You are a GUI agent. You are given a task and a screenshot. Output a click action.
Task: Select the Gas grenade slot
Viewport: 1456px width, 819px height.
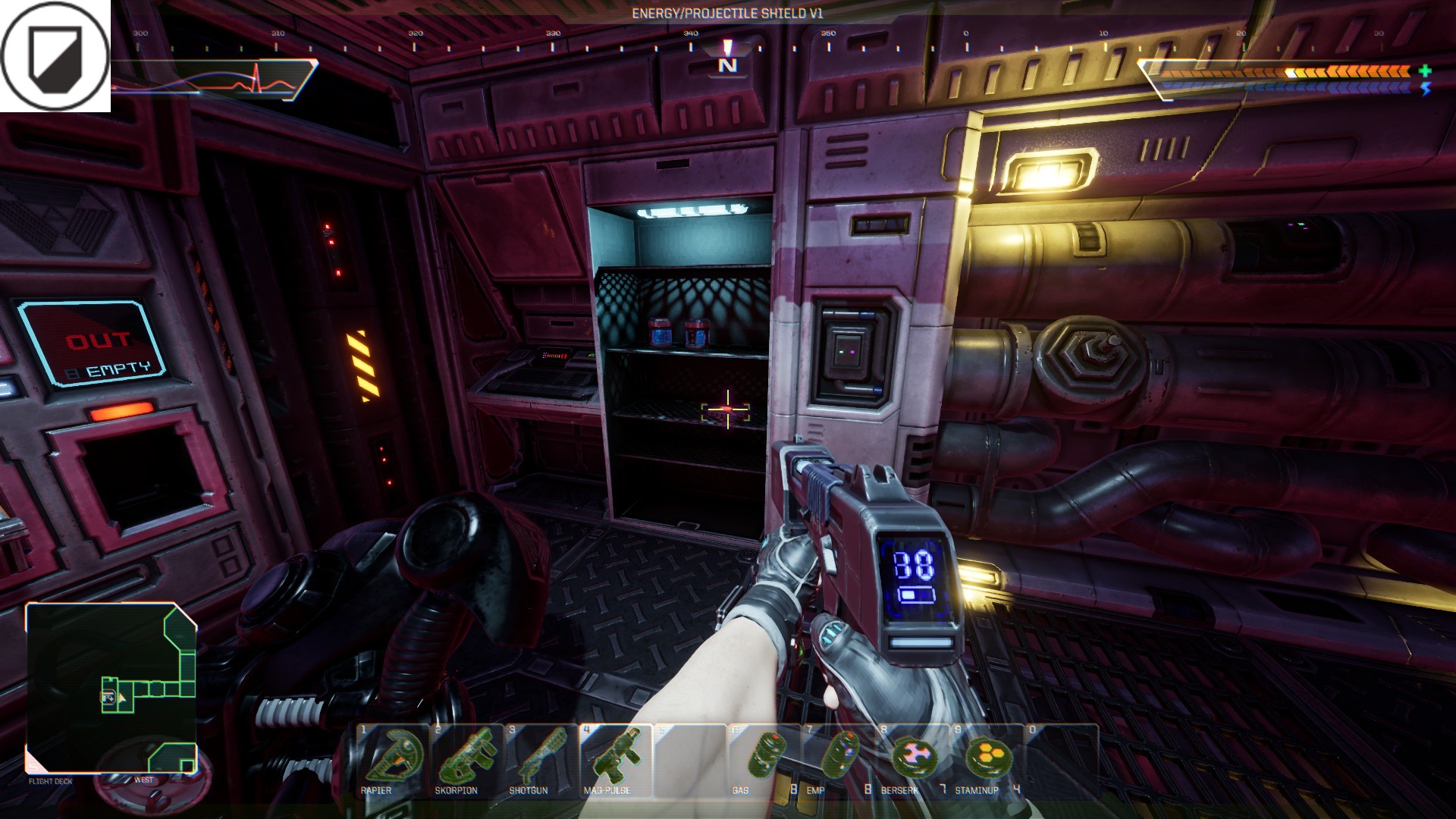click(x=763, y=759)
